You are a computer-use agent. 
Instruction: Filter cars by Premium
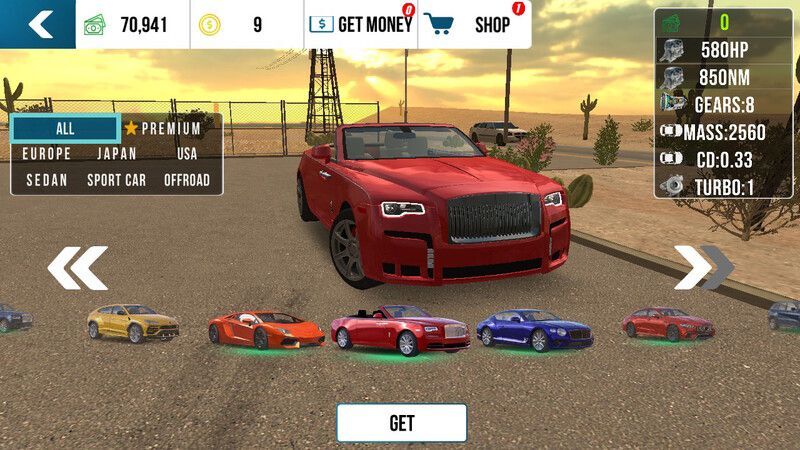click(162, 128)
